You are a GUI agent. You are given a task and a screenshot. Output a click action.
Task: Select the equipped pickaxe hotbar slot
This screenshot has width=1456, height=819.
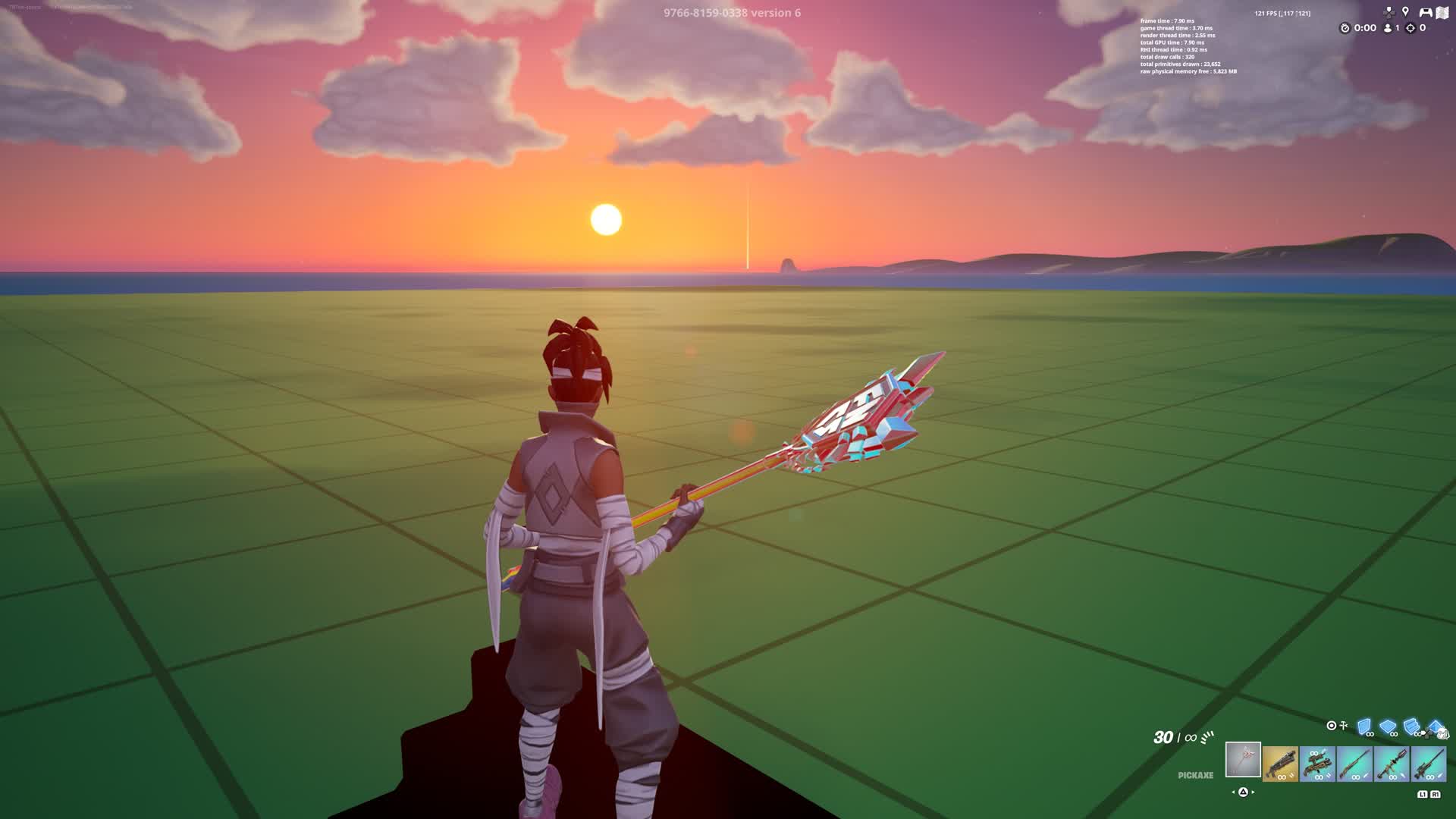click(1243, 759)
